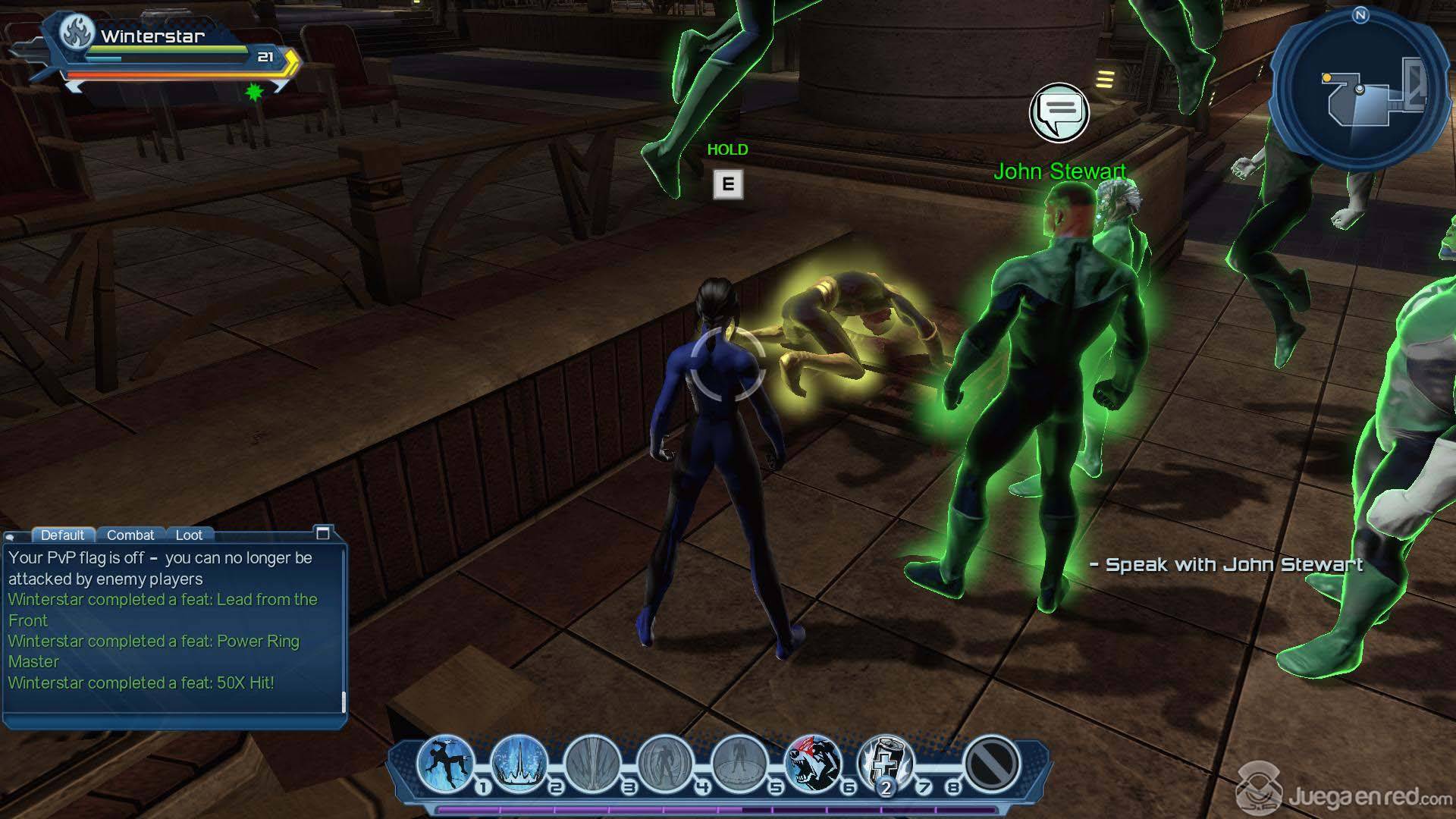
Task: Activate the flying kick ability in slot 1
Action: [x=445, y=762]
